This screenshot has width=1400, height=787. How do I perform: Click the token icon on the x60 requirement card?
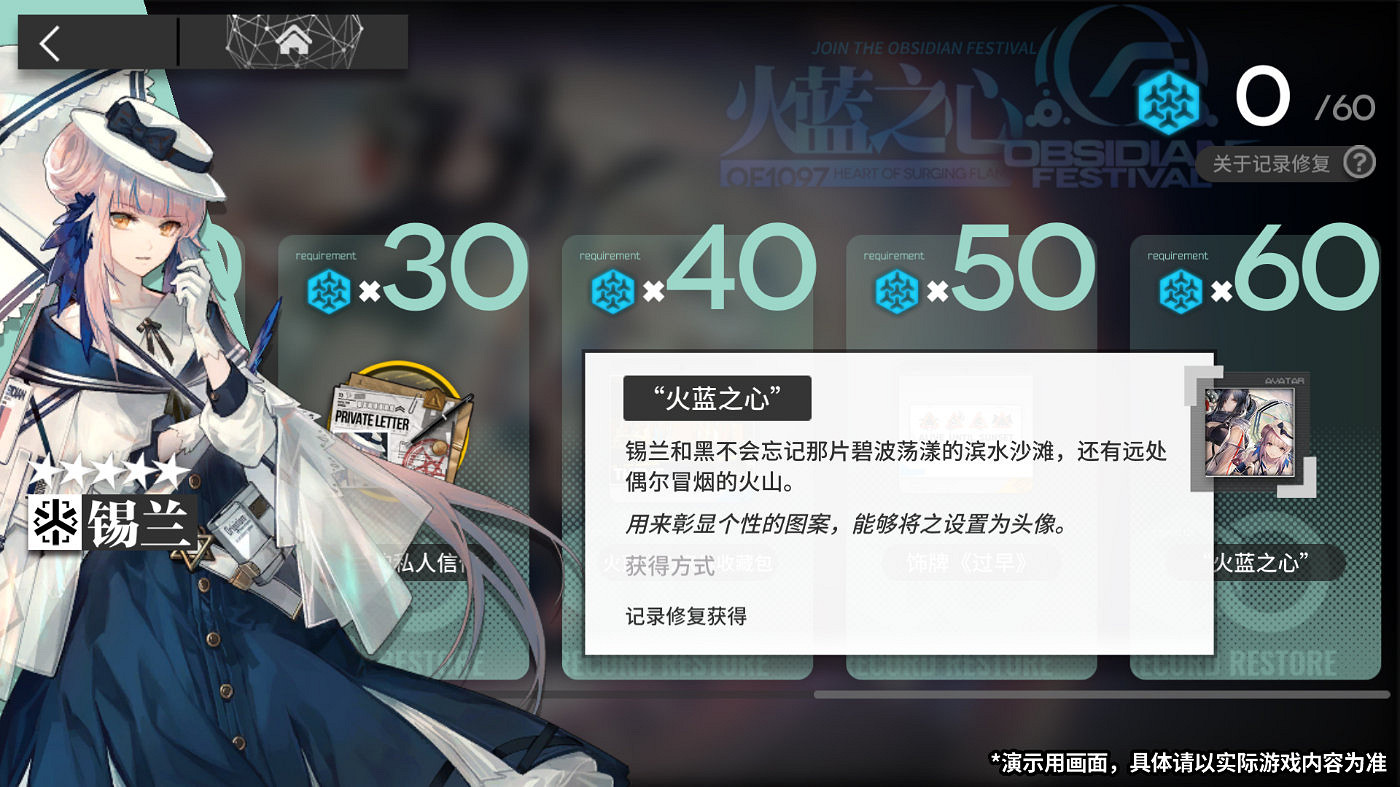pos(1183,290)
